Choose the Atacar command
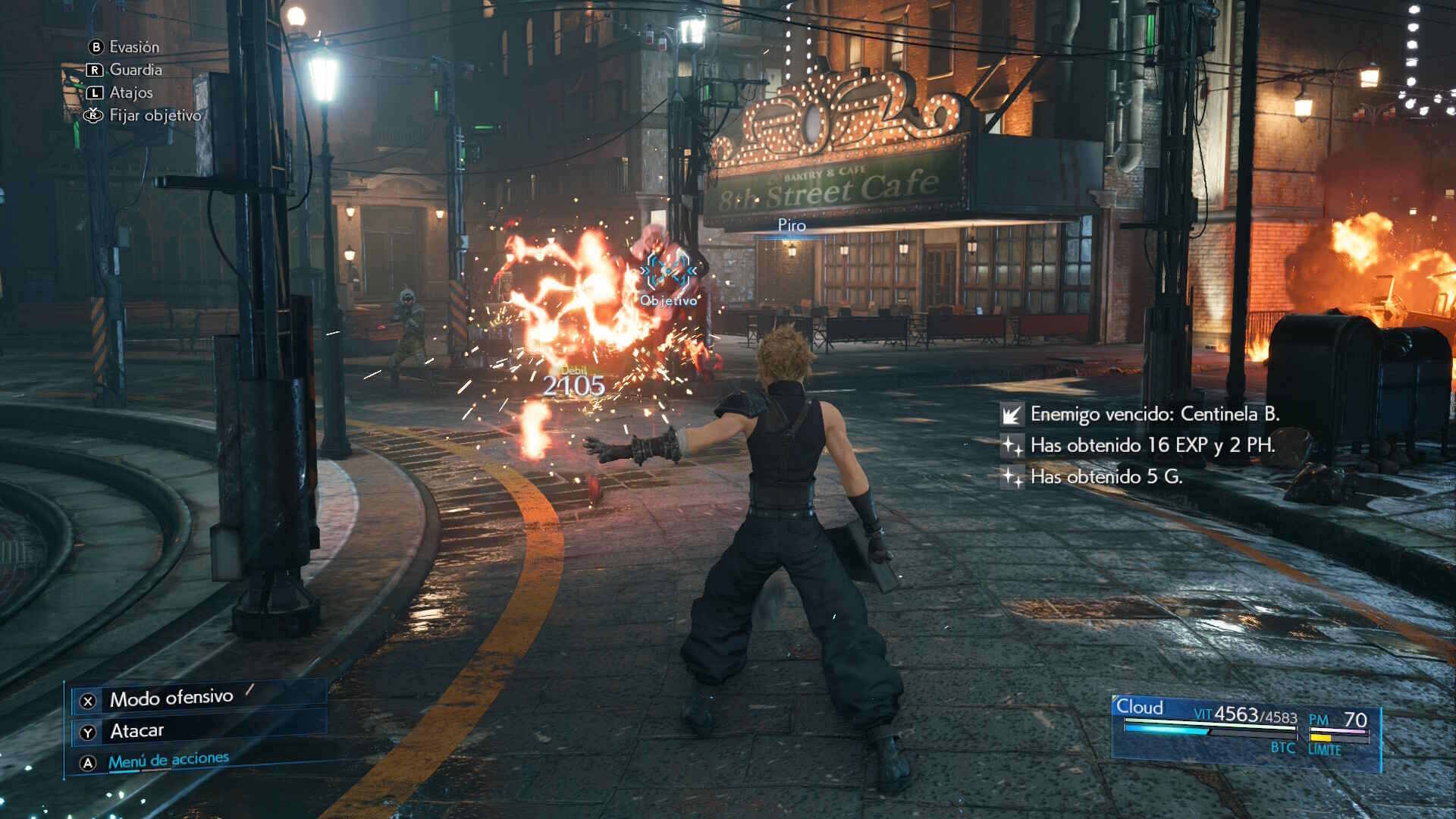Screen dimensions: 1456x819 [136, 731]
